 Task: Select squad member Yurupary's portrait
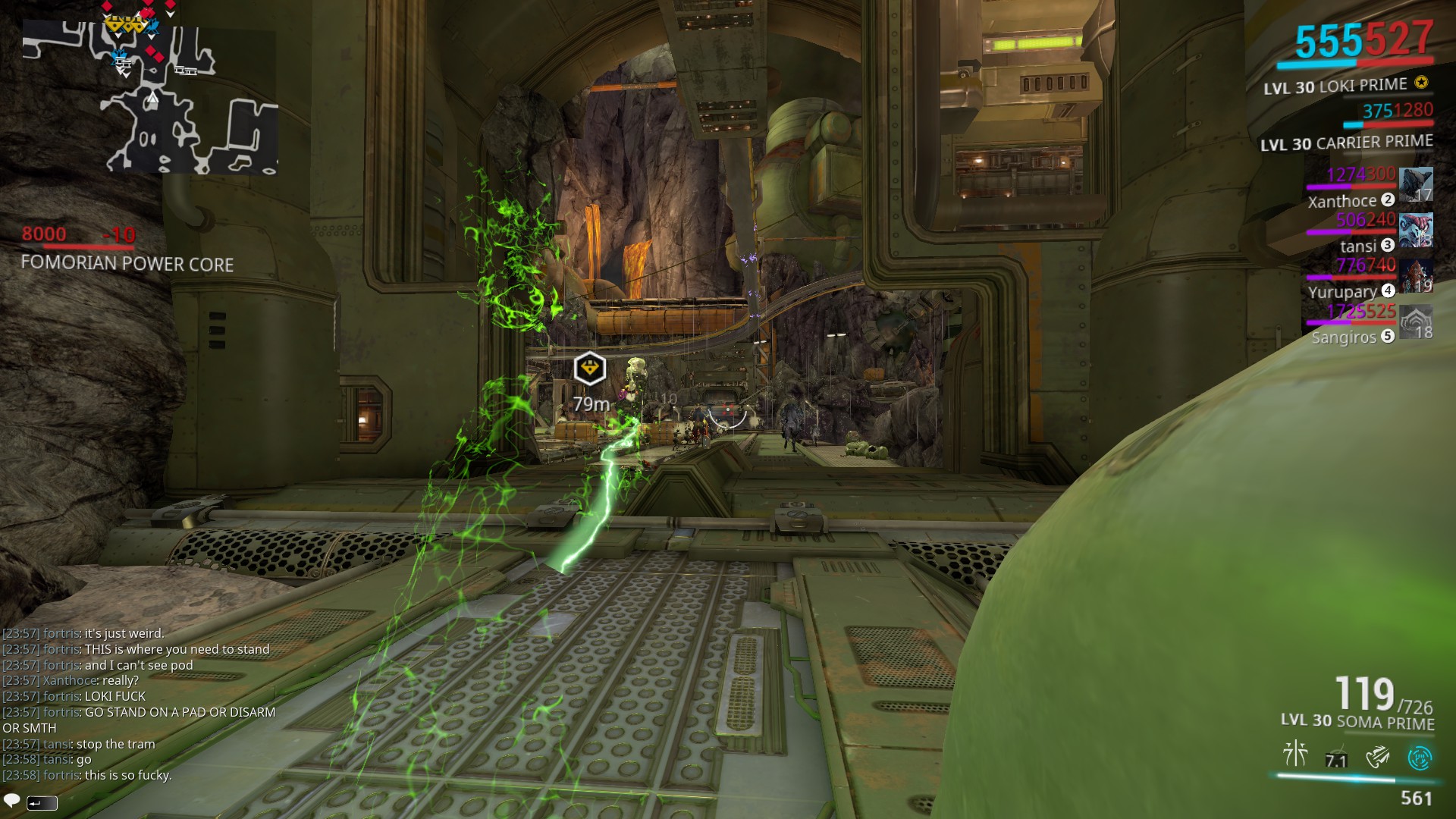click(x=1415, y=276)
